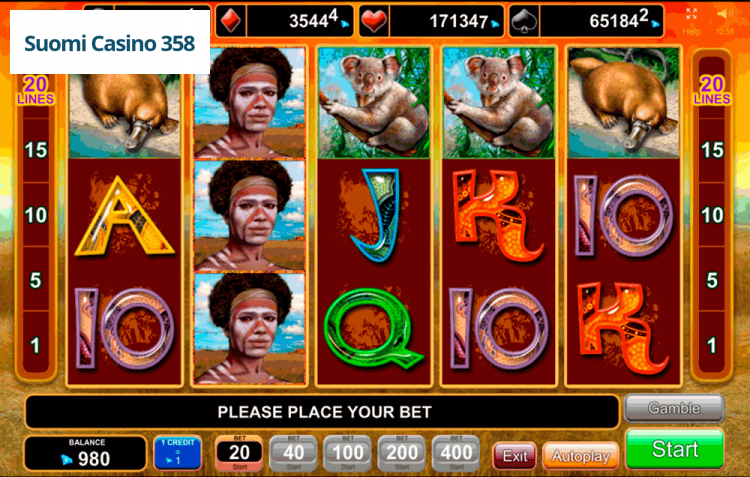Select the 20 bet button
The image size is (750, 477).
tap(239, 453)
